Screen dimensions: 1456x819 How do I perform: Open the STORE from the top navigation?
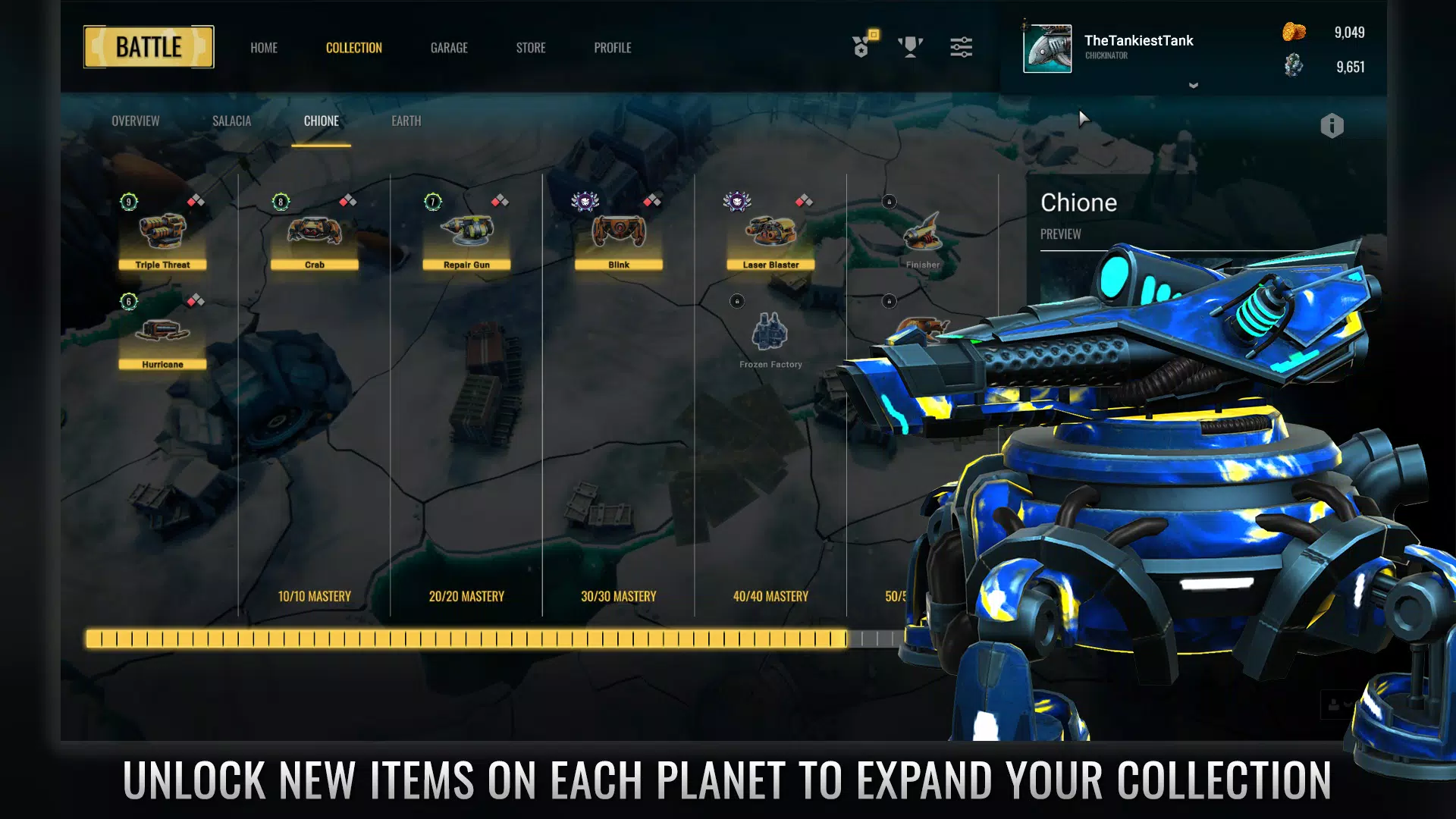[531, 48]
